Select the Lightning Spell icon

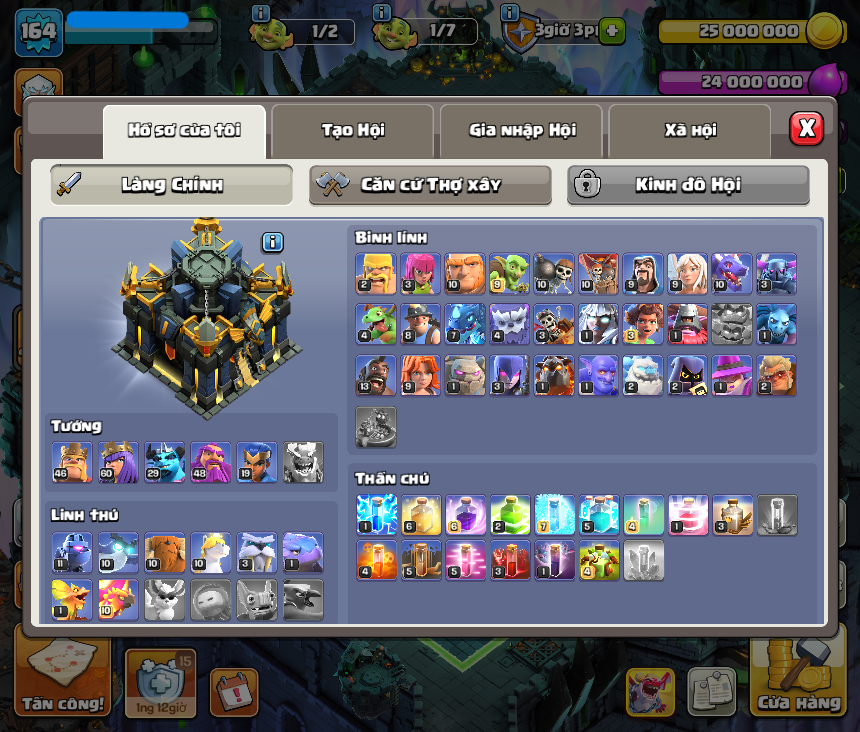point(376,514)
